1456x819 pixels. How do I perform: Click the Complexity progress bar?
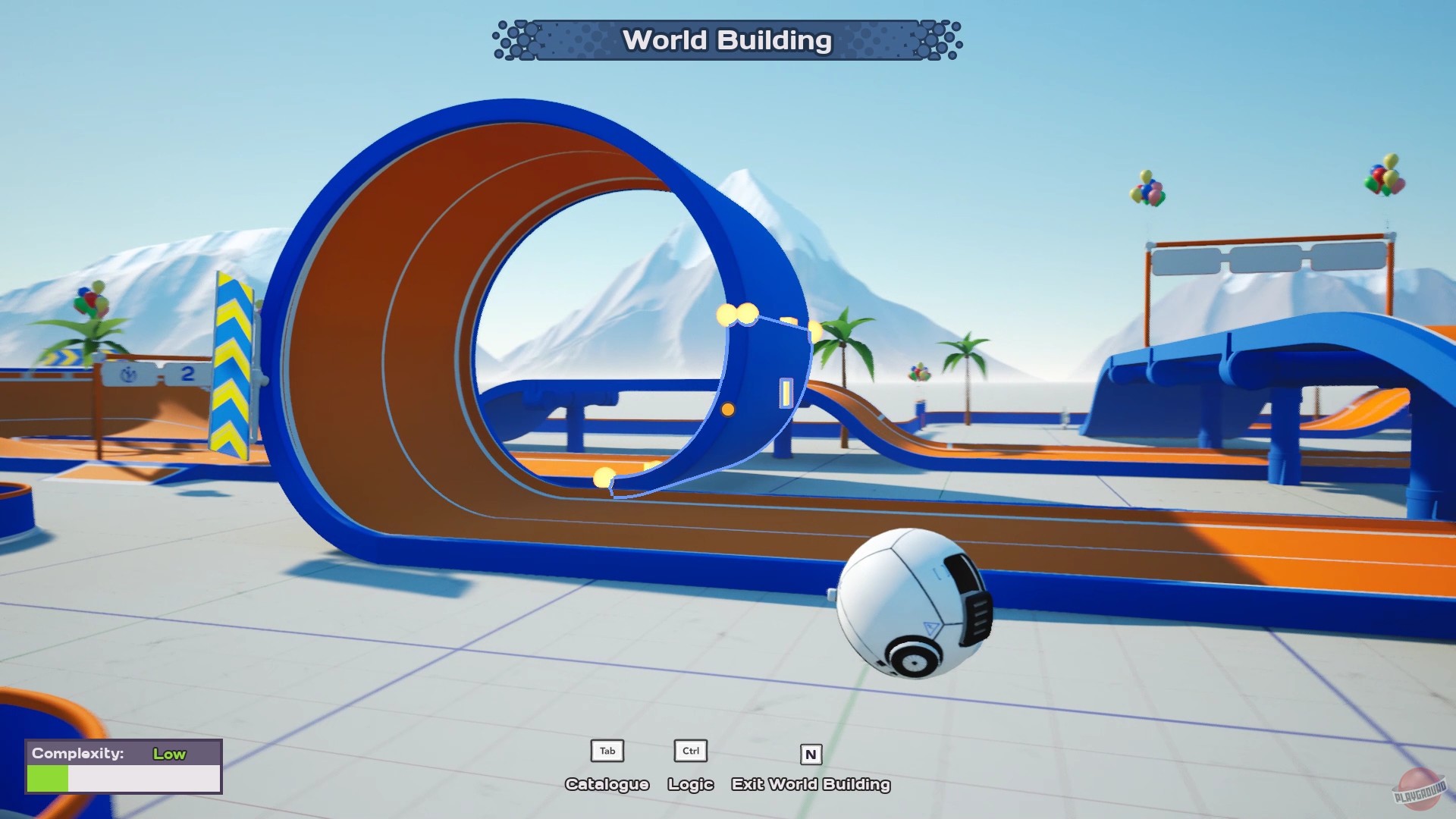(124, 777)
